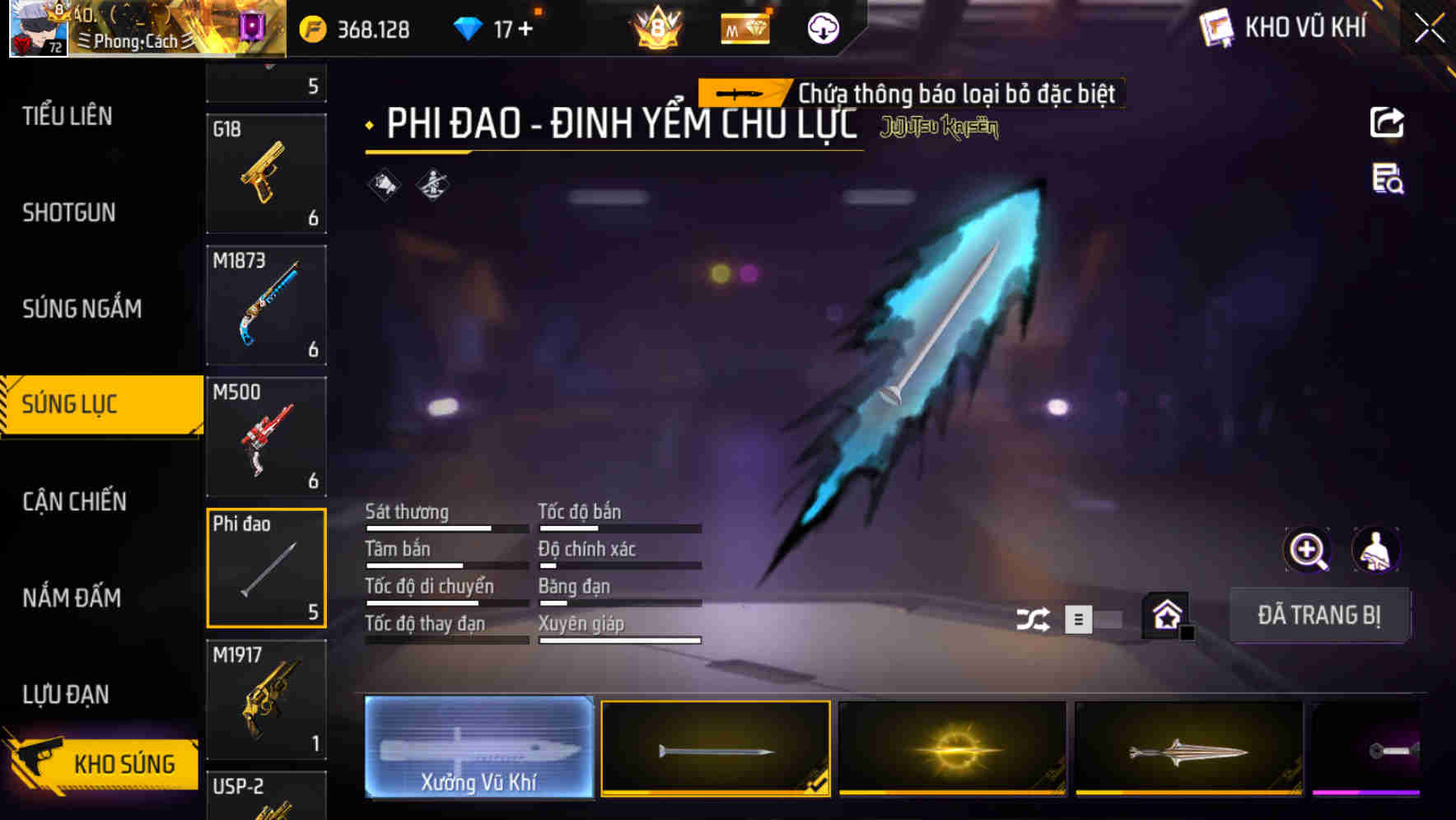1456x820 pixels.
Task: Open the CẬN CHIẾN category
Action: coord(72,501)
